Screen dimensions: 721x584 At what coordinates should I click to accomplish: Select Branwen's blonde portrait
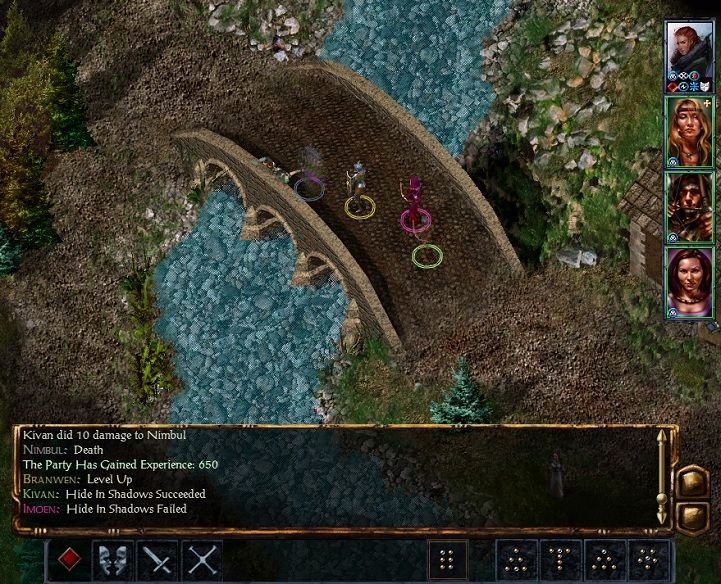[688, 128]
